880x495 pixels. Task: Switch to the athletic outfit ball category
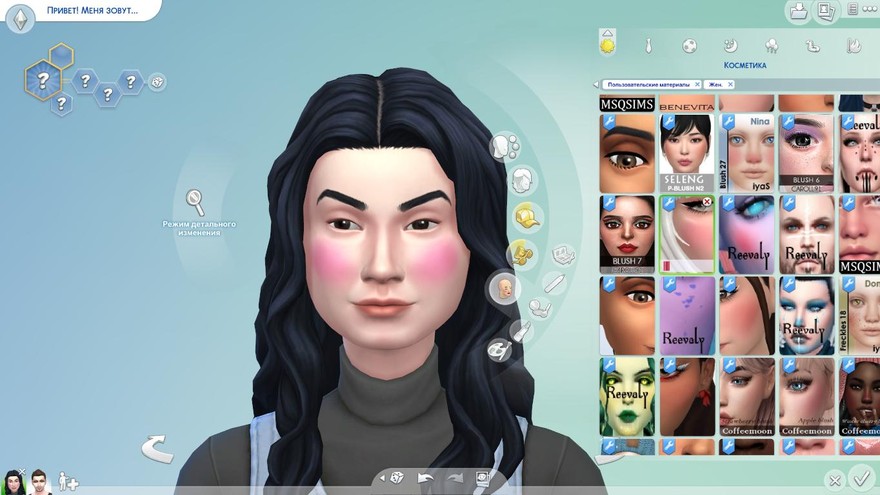(689, 46)
